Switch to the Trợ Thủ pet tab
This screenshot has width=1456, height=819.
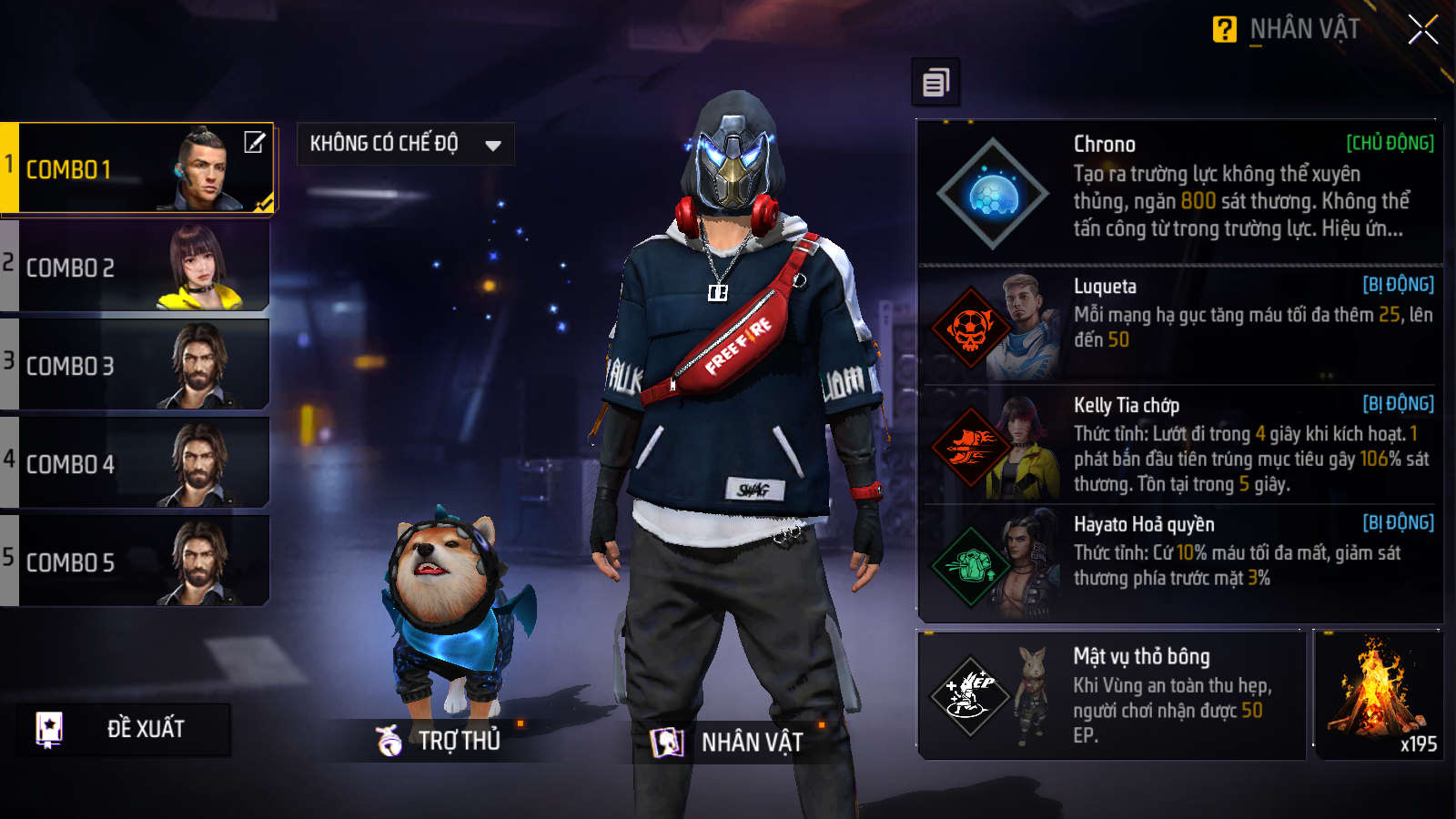(440, 741)
